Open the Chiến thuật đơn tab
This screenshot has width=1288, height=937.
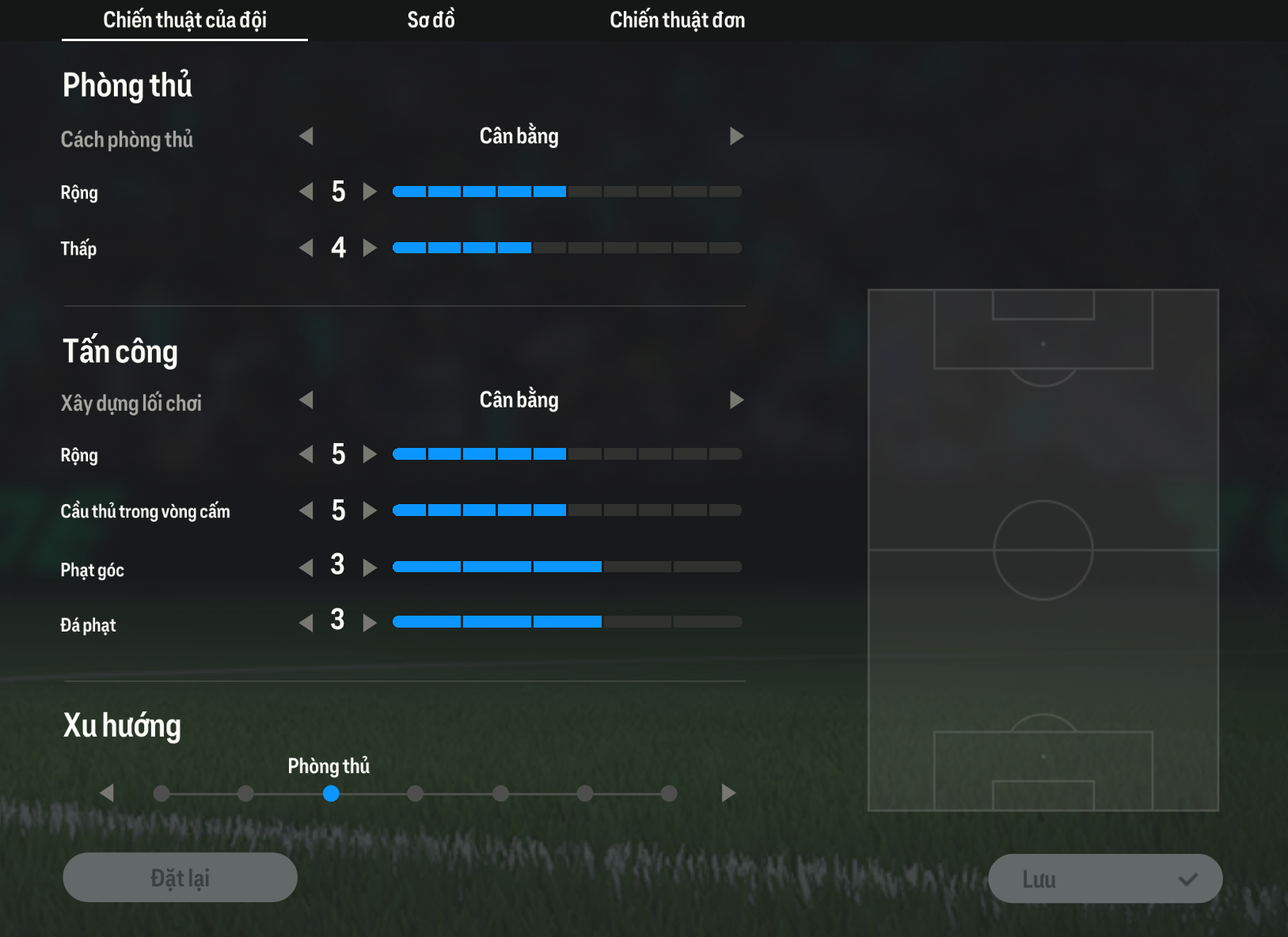tap(677, 20)
